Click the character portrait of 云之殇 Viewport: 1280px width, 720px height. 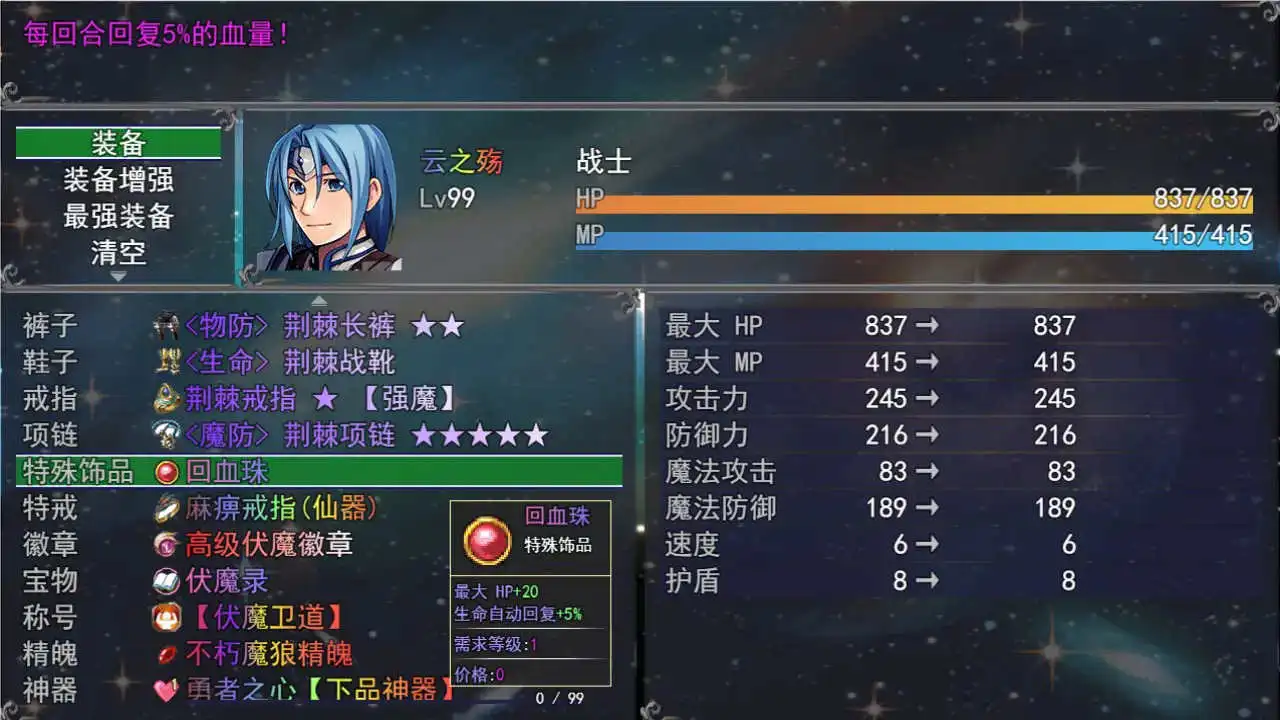coord(330,195)
